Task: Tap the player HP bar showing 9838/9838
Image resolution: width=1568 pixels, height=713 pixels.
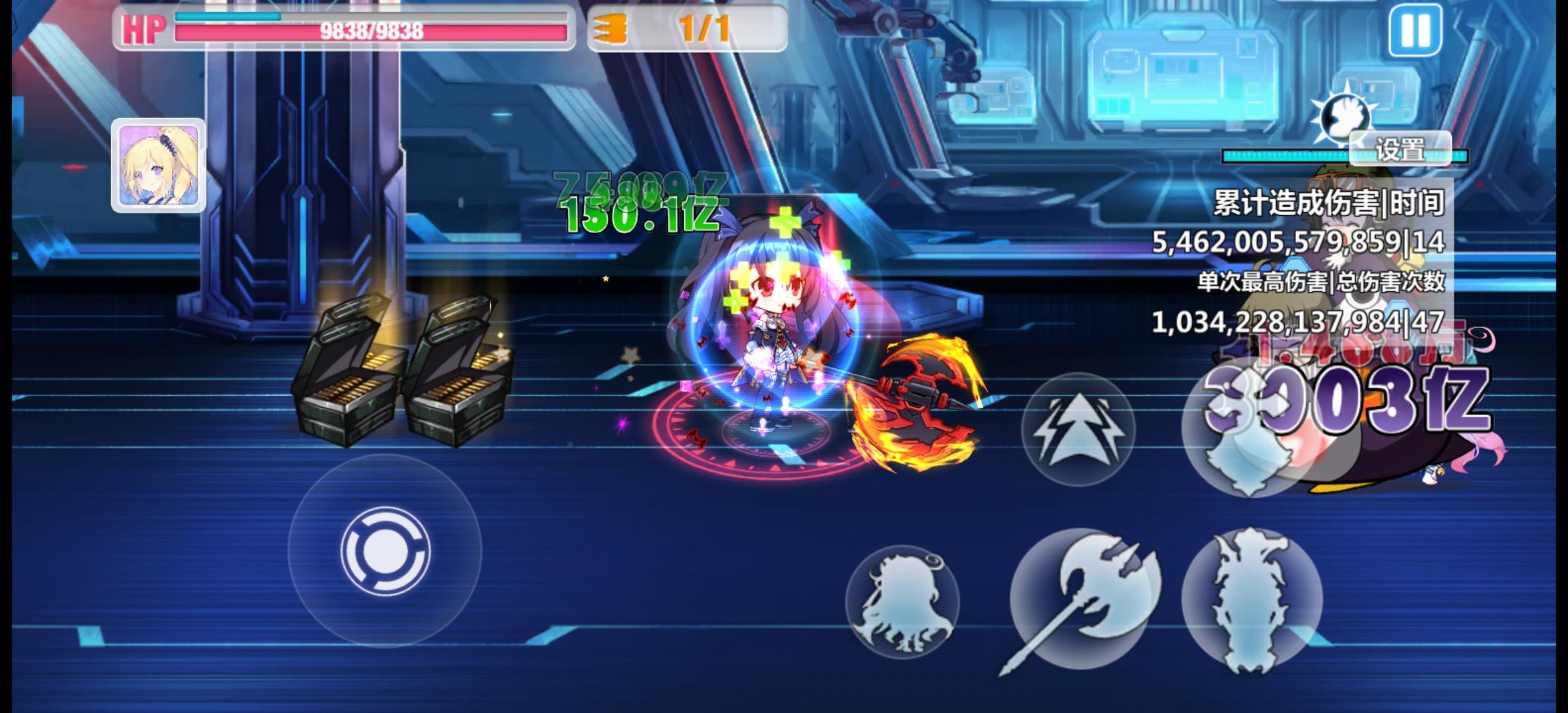Action: pyautogui.click(x=367, y=30)
